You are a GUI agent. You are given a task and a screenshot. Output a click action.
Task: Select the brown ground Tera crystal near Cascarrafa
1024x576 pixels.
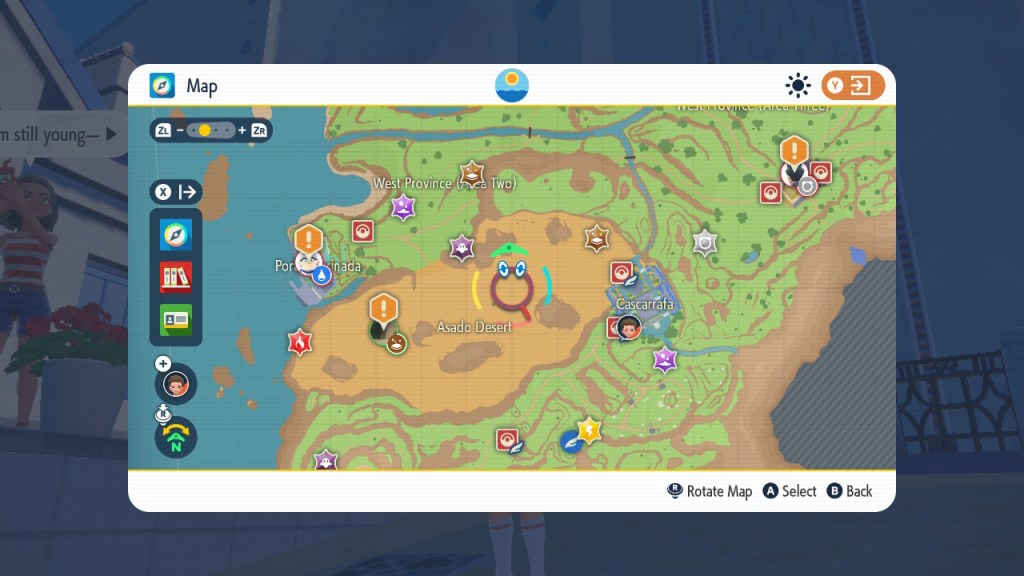pyautogui.click(x=597, y=237)
